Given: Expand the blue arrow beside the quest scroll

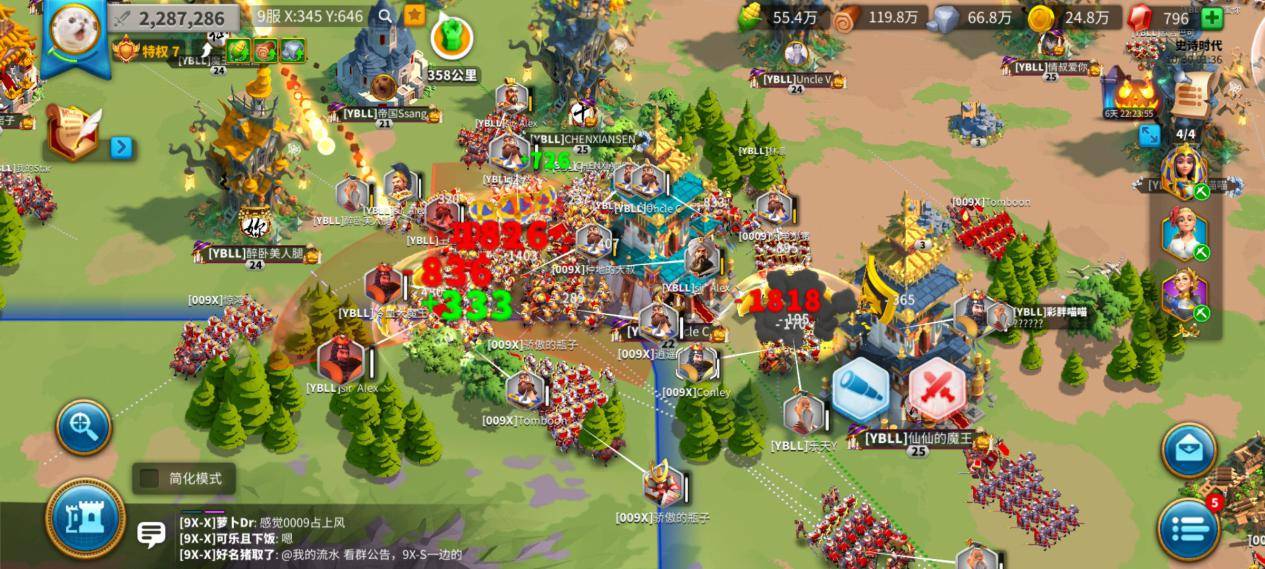Looking at the screenshot, I should pyautogui.click(x=121, y=148).
